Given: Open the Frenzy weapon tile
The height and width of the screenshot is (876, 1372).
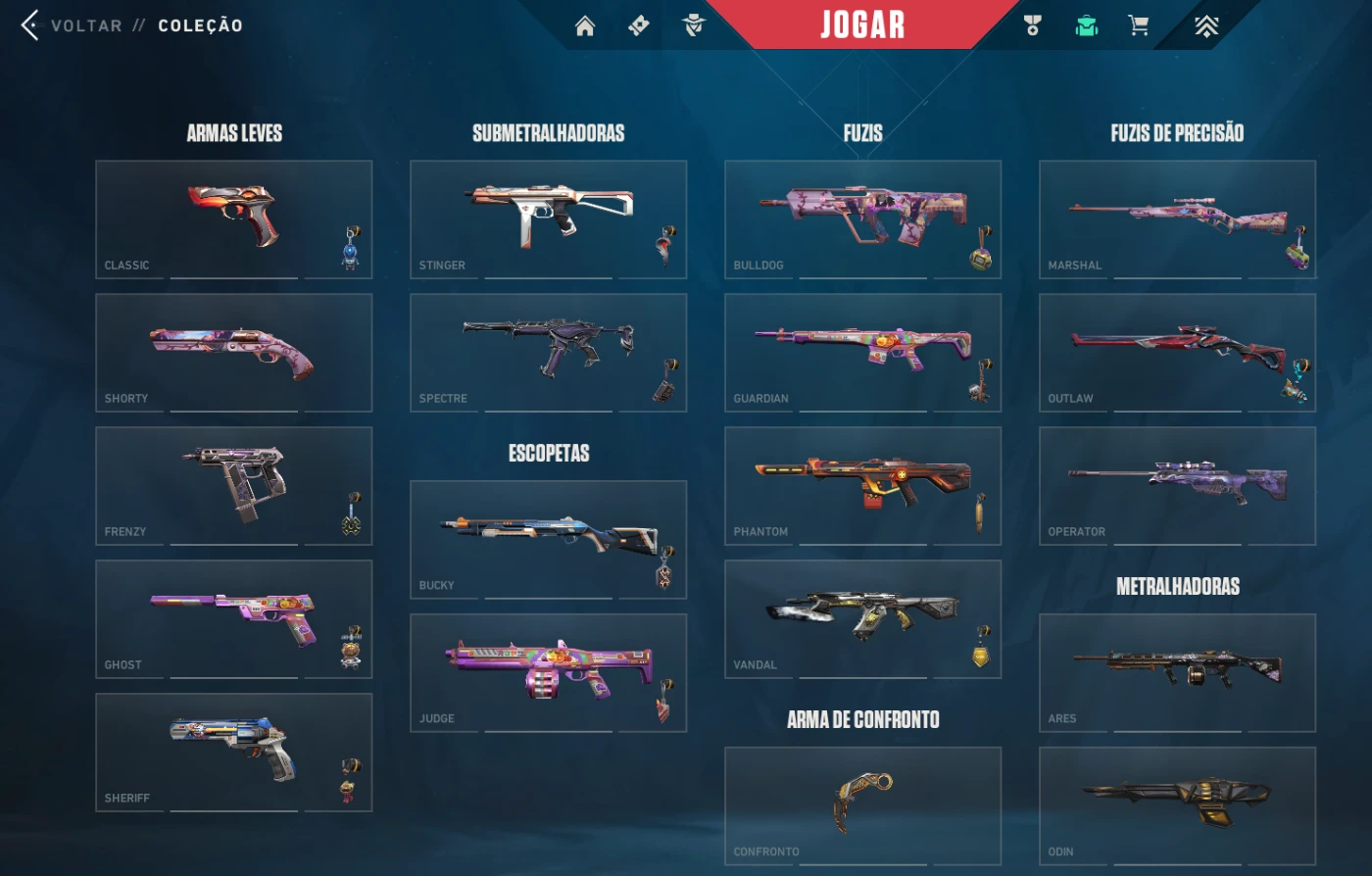Looking at the screenshot, I should pos(233,485).
